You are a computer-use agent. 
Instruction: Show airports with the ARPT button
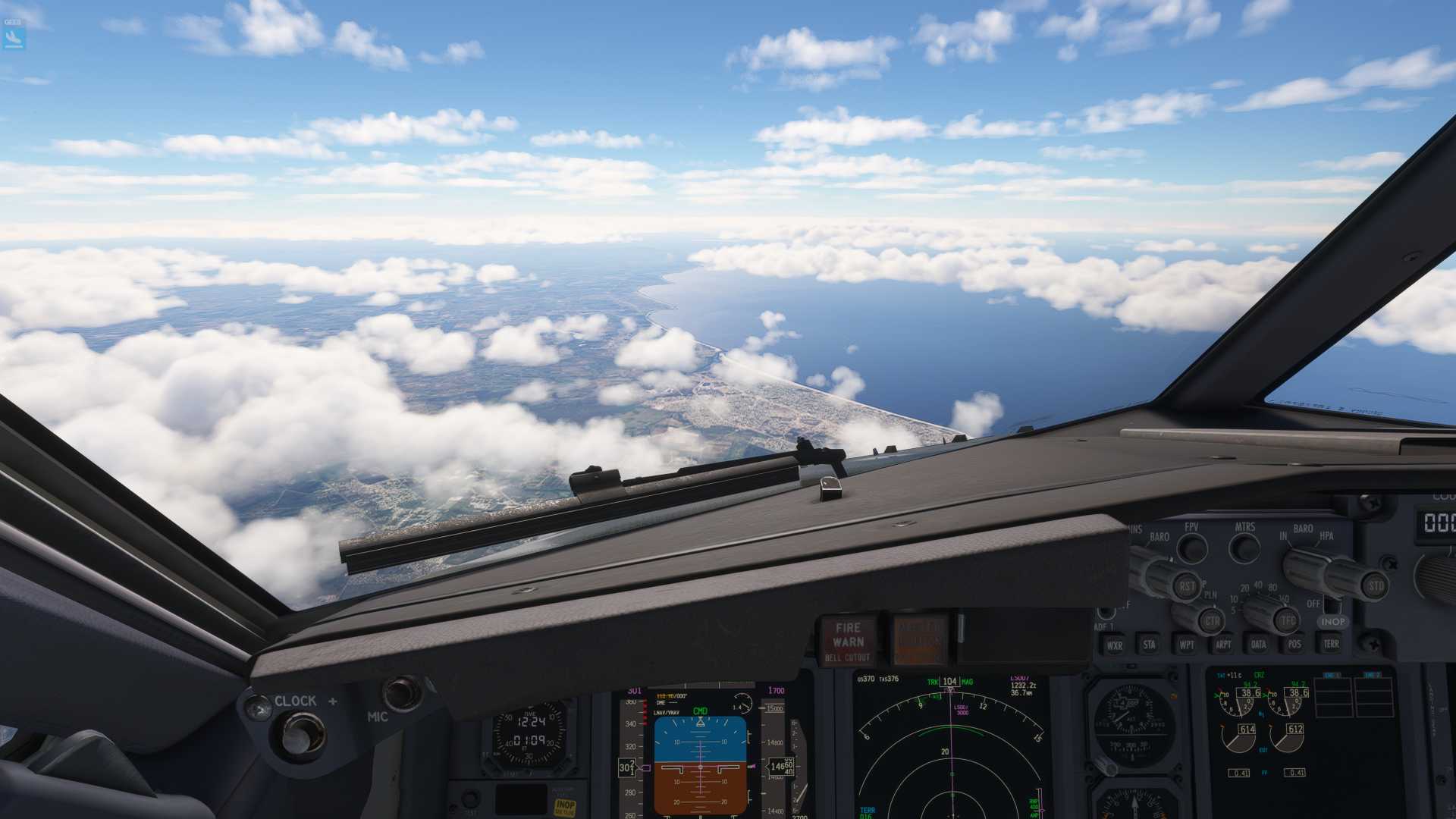[x=1222, y=645]
